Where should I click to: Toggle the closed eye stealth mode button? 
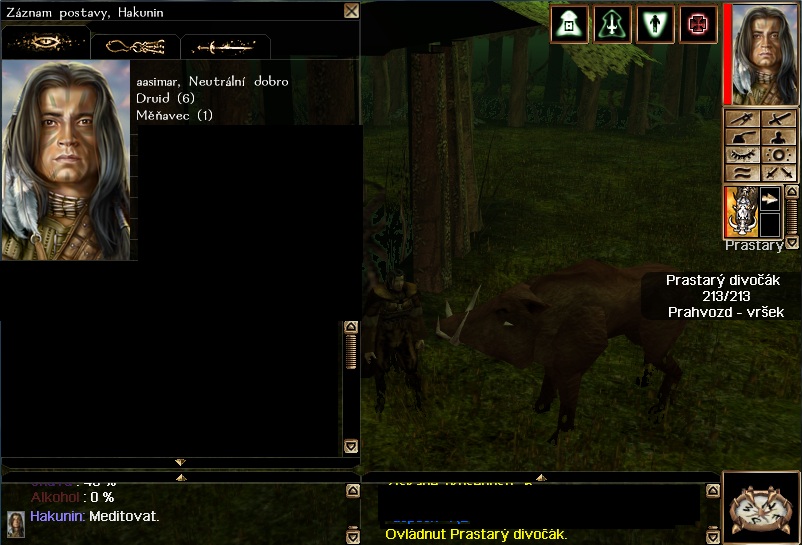741,155
